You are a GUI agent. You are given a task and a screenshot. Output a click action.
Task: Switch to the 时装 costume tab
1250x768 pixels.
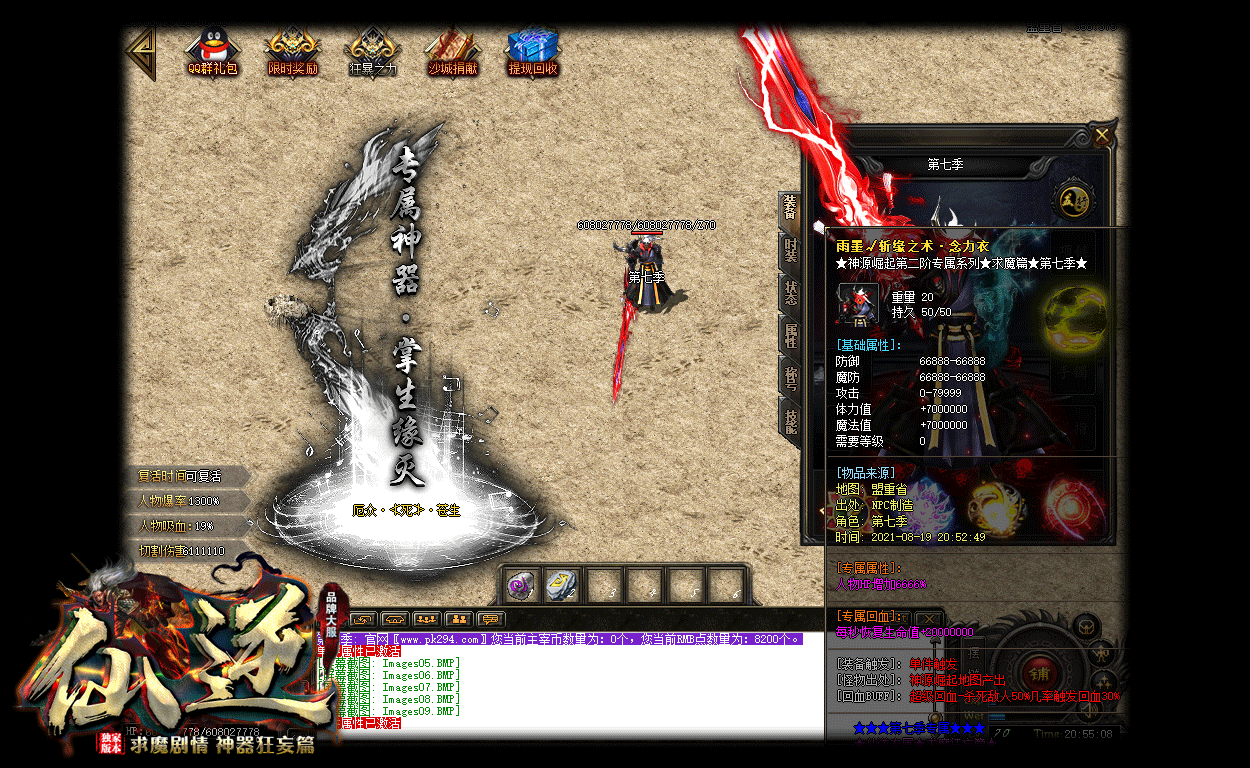click(790, 250)
